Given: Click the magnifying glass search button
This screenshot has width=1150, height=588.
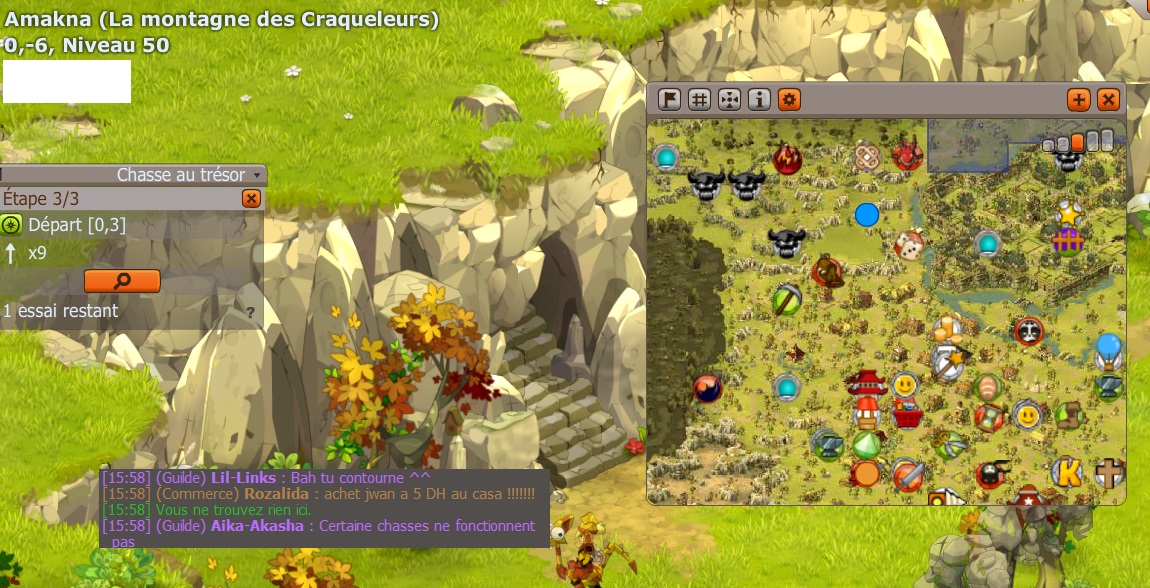Looking at the screenshot, I should pyautogui.click(x=122, y=281).
